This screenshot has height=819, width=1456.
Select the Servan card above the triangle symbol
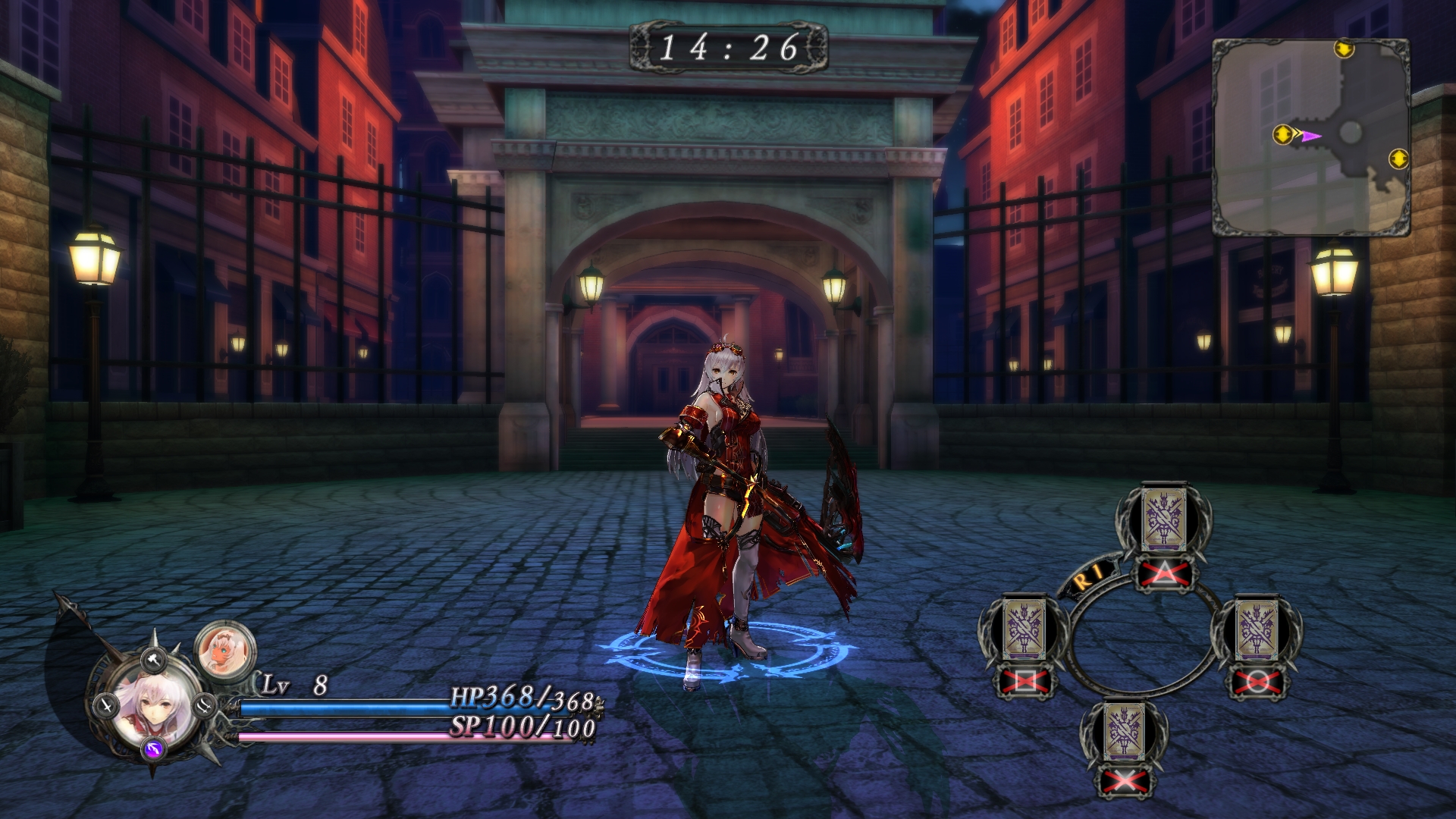pos(1163,519)
